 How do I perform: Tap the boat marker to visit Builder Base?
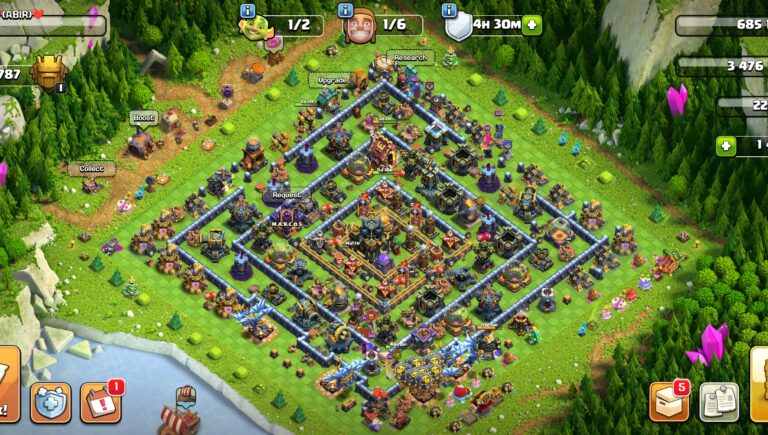pyautogui.click(x=187, y=404)
